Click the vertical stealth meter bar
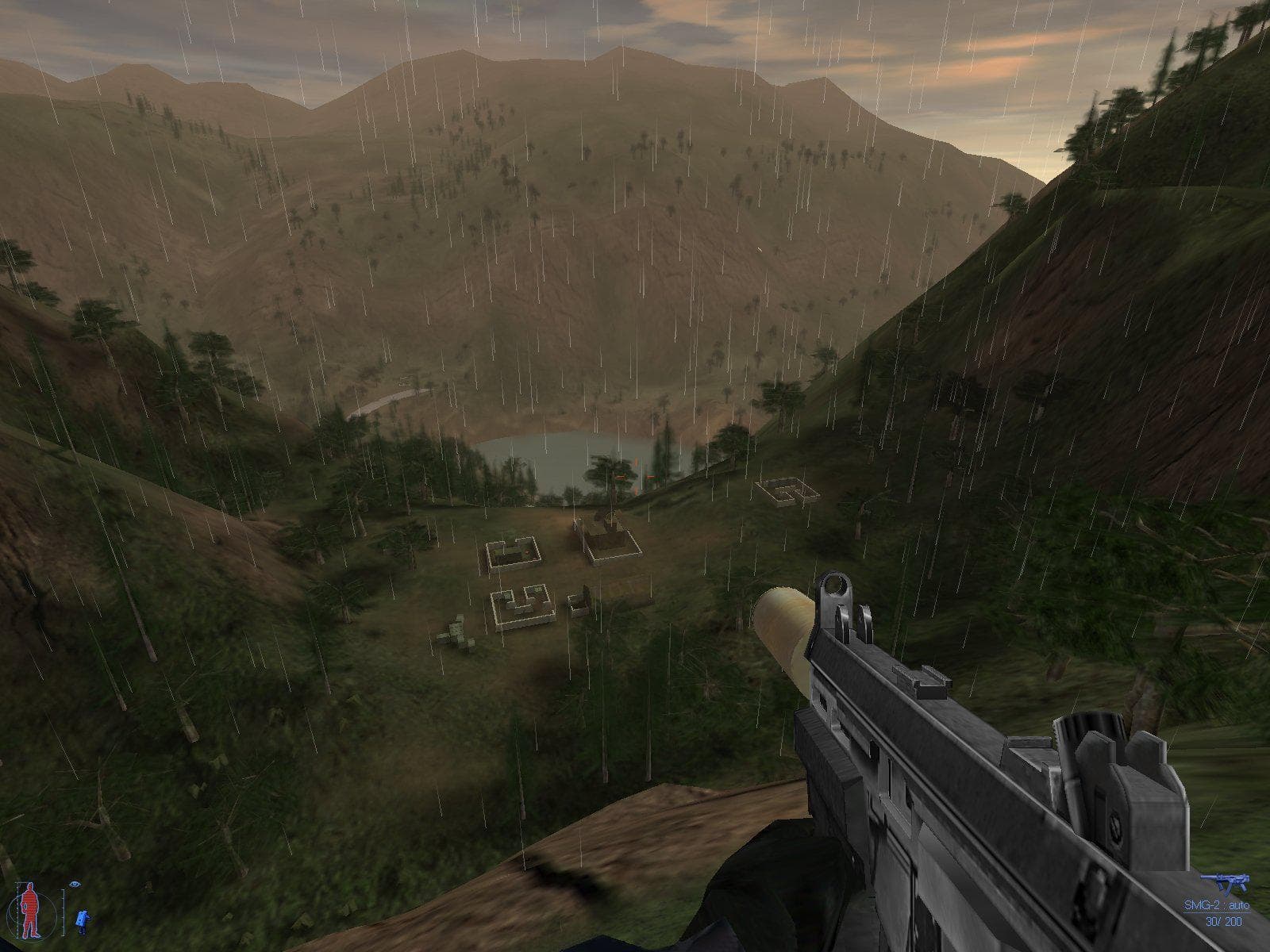The height and width of the screenshot is (952, 1270). click(63, 912)
